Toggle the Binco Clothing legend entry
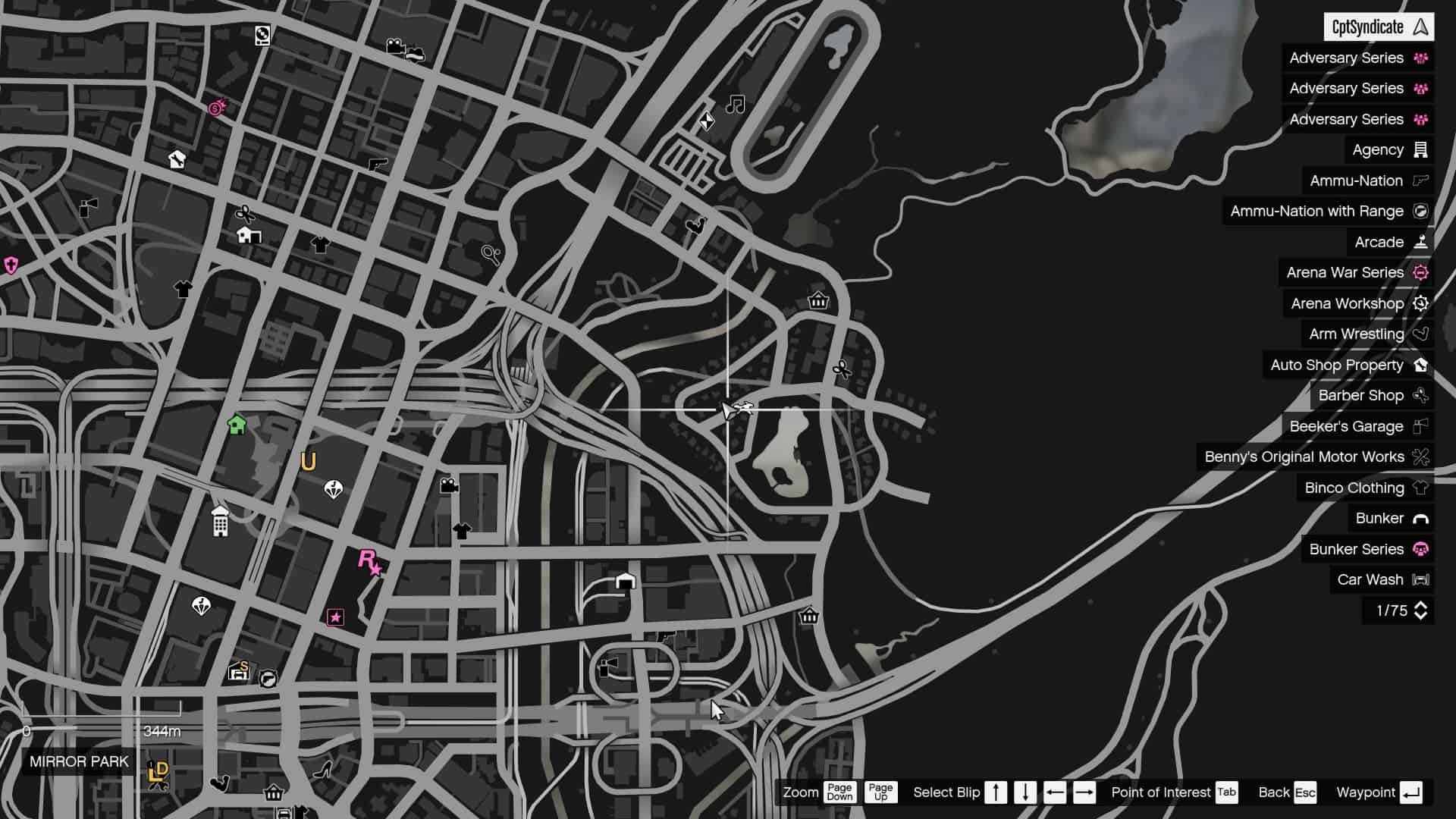This screenshot has height=819, width=1456. (x=1363, y=488)
